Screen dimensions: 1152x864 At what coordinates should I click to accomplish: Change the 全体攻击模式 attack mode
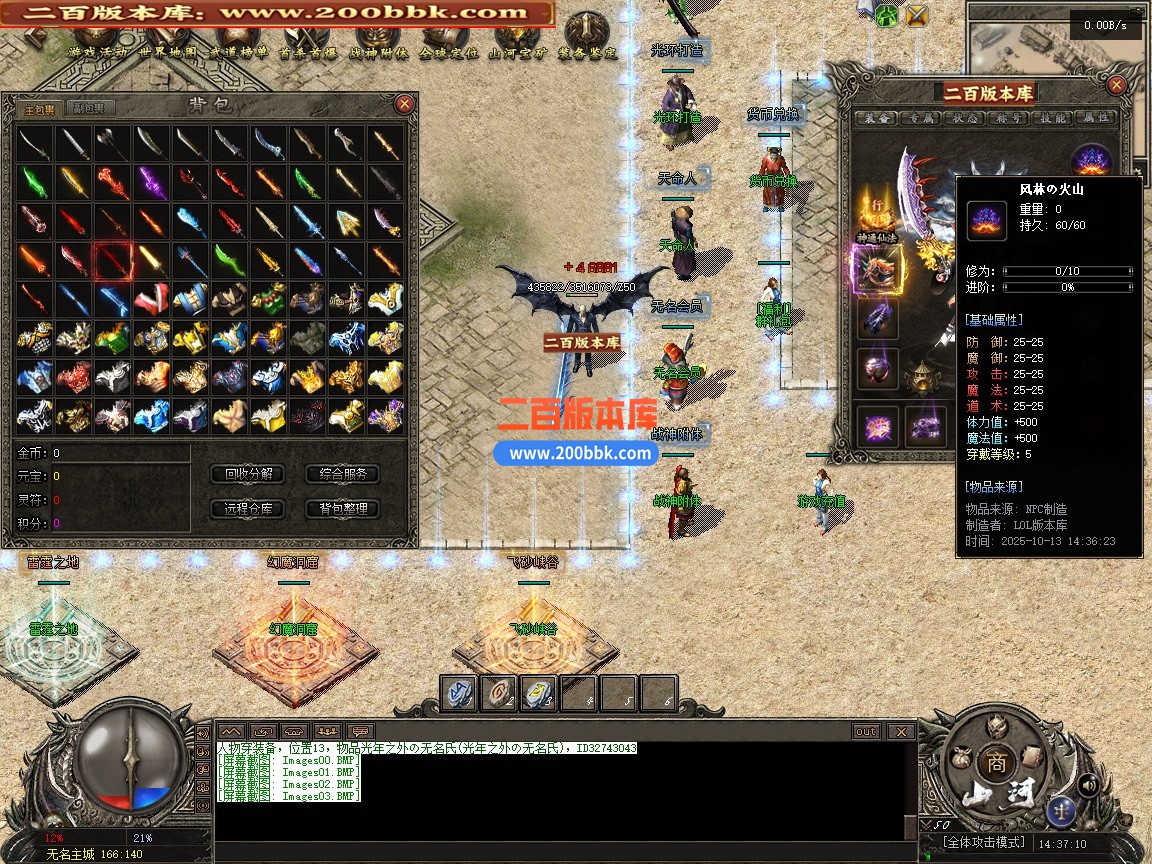986,844
